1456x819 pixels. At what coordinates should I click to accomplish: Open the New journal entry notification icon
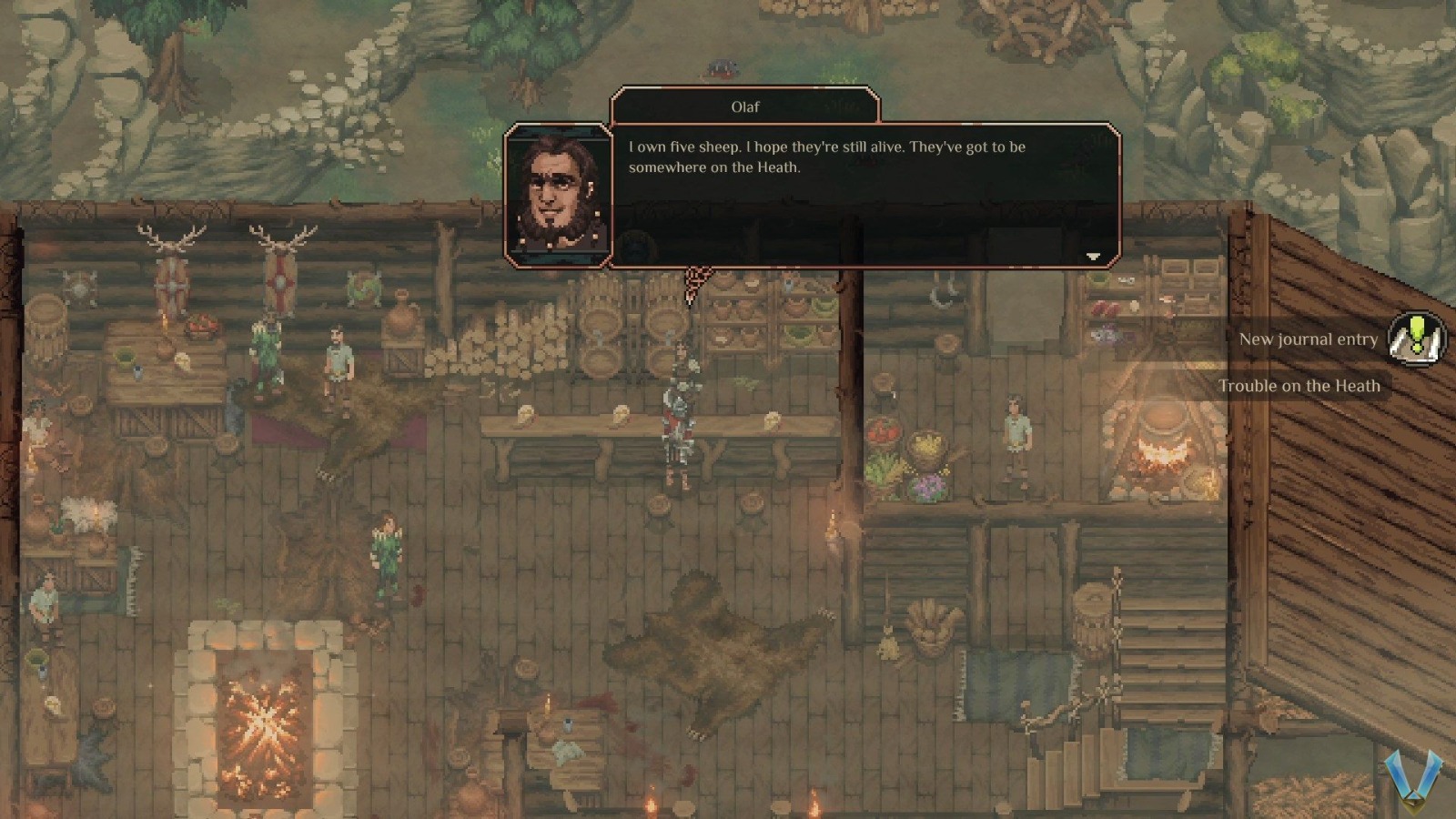[1416, 339]
